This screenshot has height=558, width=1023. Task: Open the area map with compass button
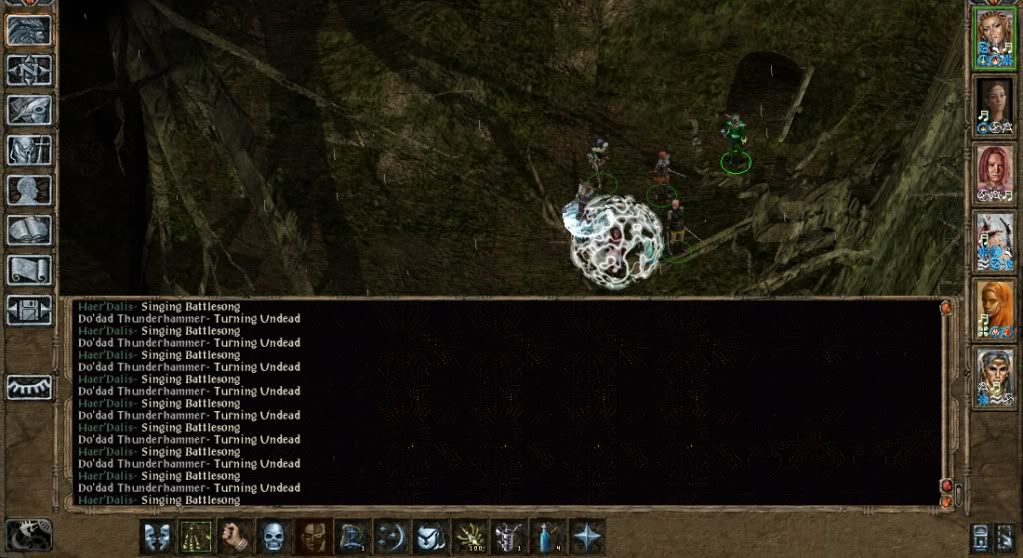click(30, 69)
